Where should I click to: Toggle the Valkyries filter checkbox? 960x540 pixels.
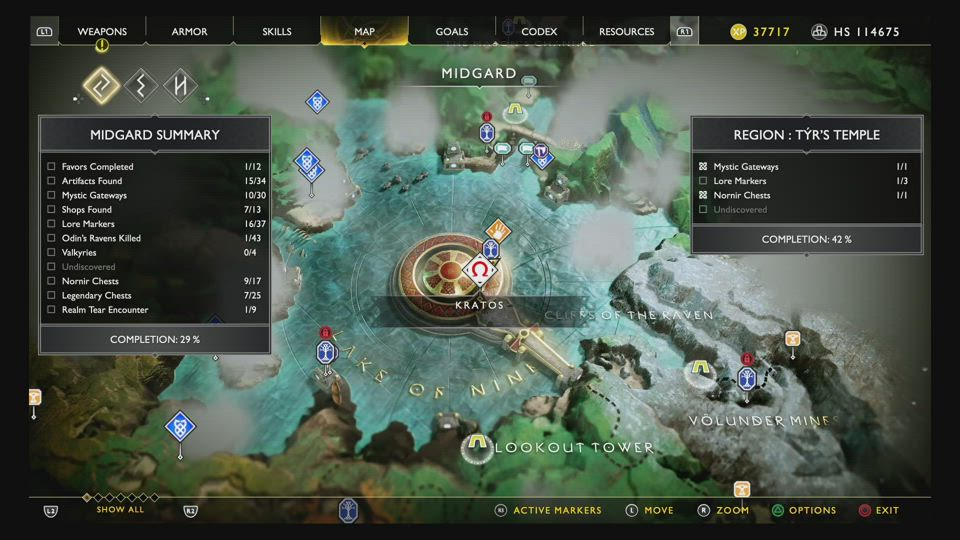pos(52,253)
